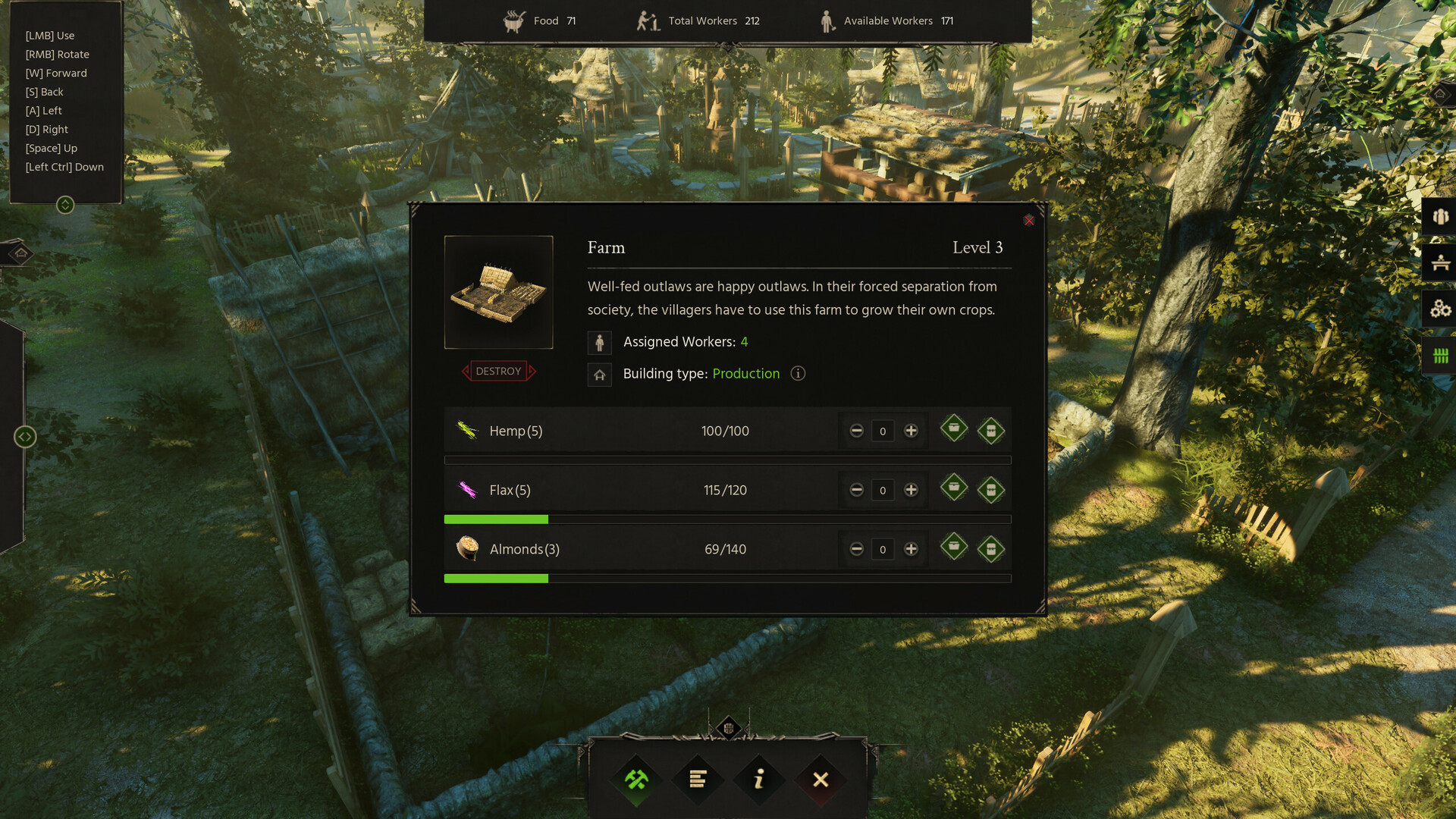Click the Building type house icon

[x=599, y=374]
